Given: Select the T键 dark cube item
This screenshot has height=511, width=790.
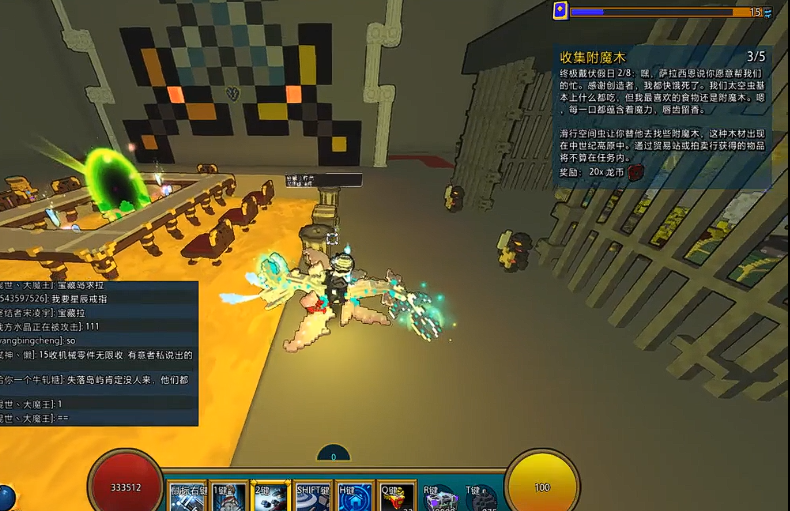Looking at the screenshot, I should (480, 497).
